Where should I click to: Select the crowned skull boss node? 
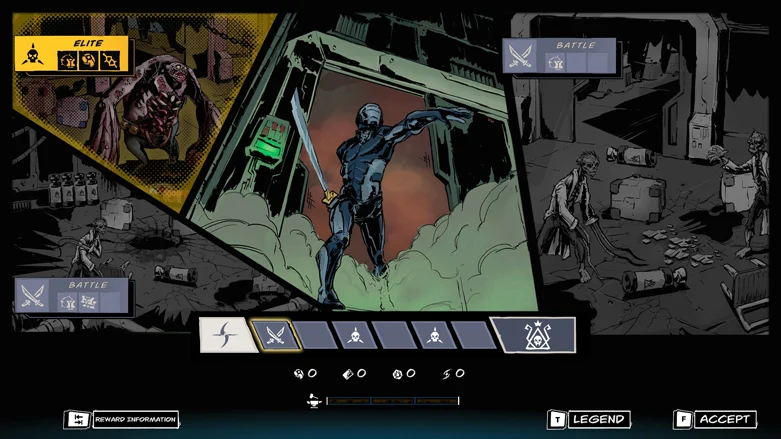pyautogui.click(x=536, y=335)
